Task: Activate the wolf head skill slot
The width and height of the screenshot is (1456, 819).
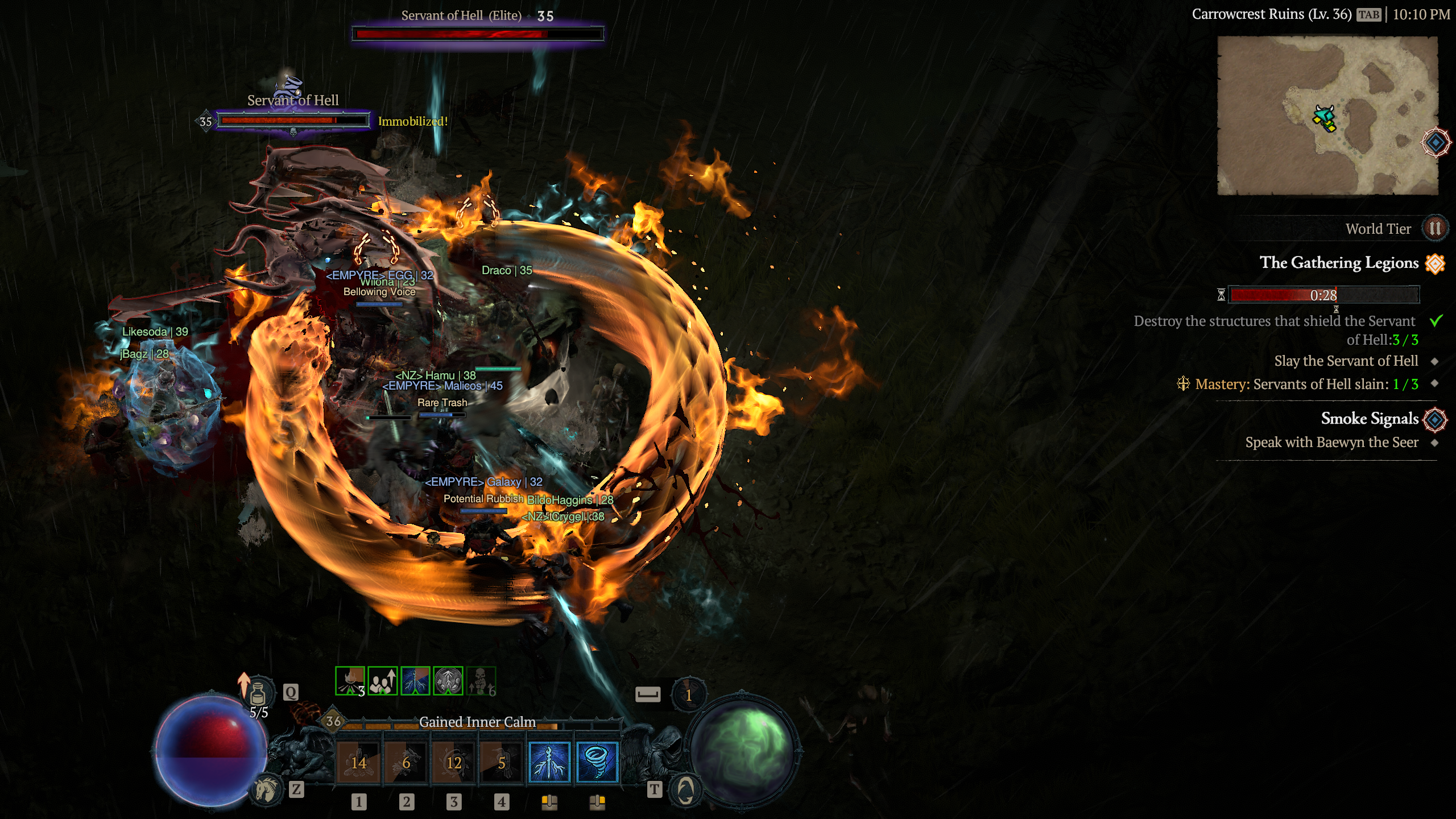Action: pyautogui.click(x=406, y=762)
